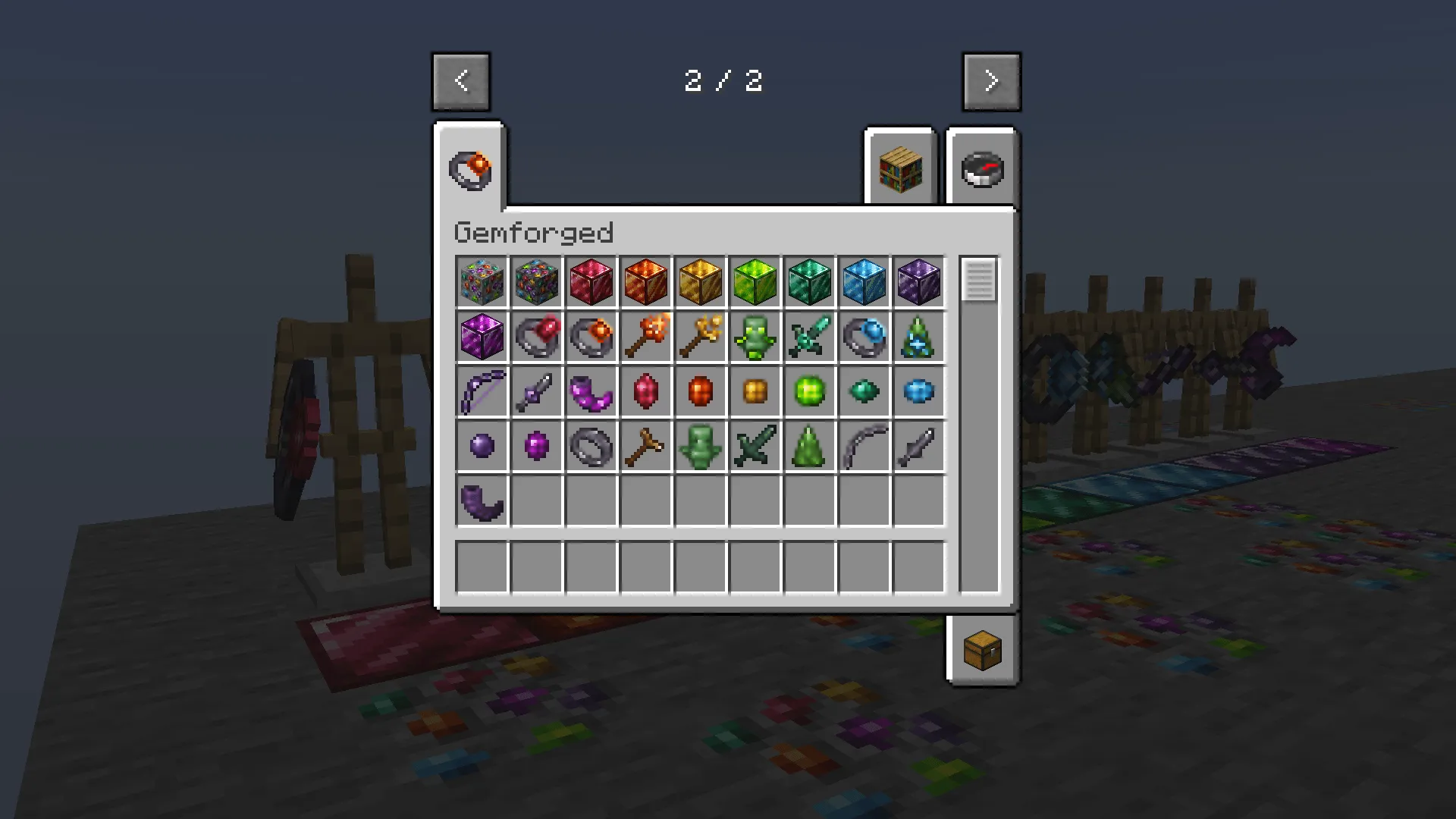Click the item list scrollbar
Viewport: 1456px width, 819px height.
[978, 282]
